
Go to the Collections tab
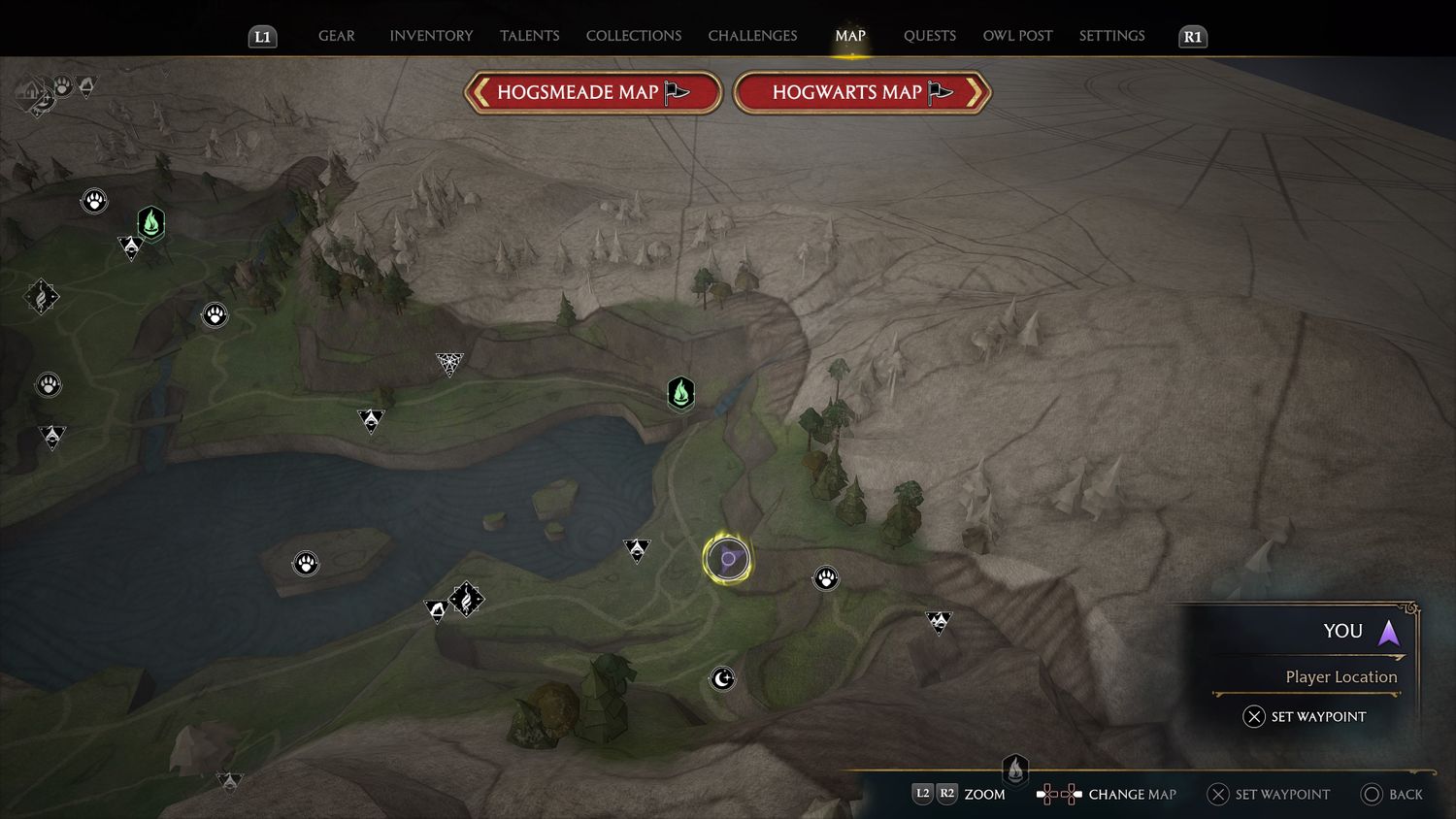click(633, 36)
